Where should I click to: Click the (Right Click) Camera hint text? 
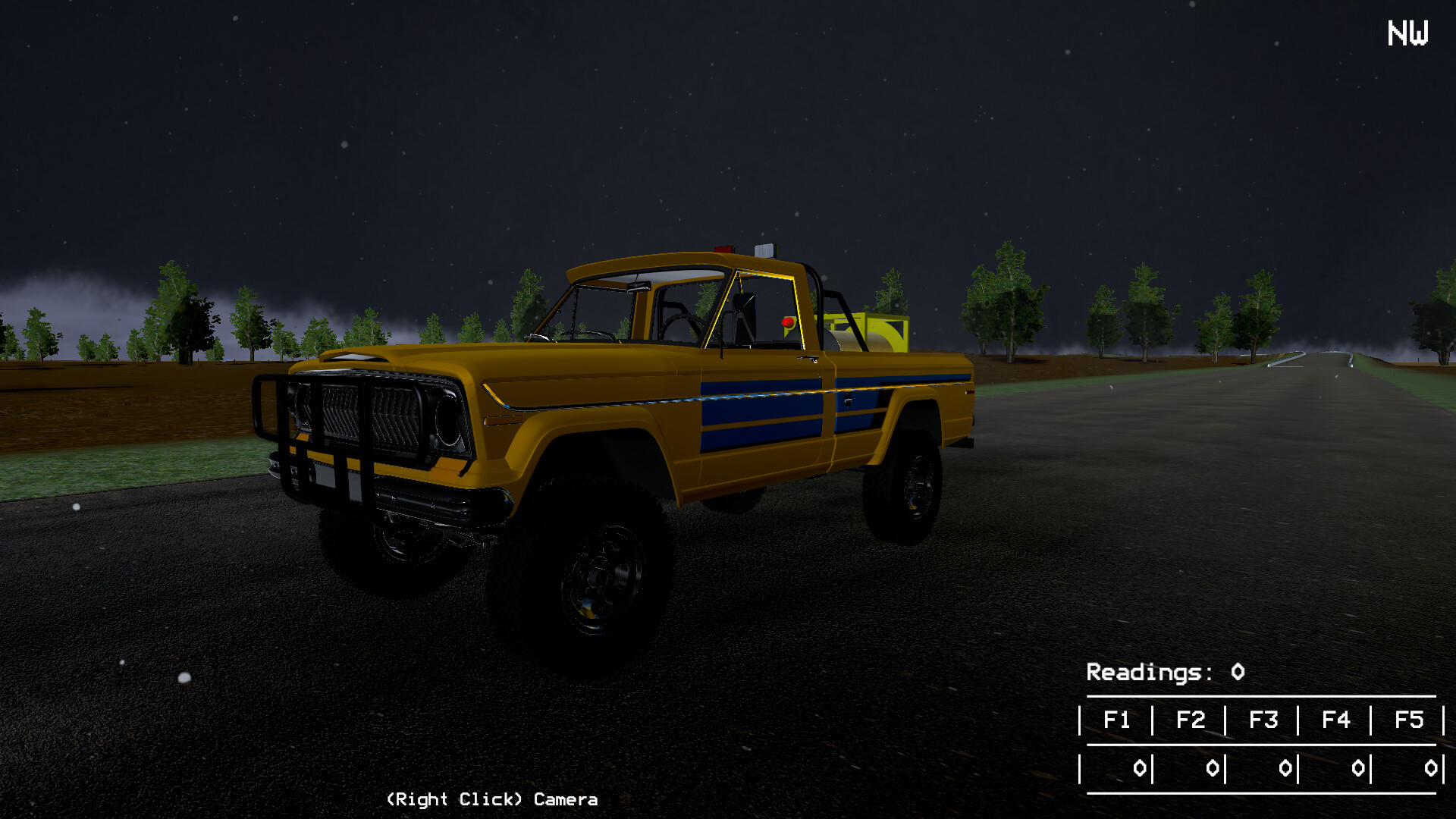click(x=491, y=799)
